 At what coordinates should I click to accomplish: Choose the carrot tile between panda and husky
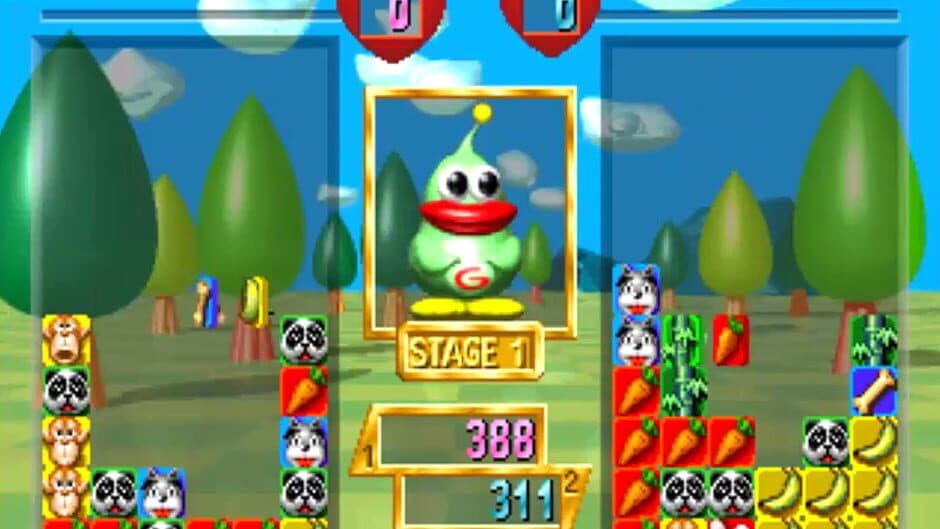point(303,391)
